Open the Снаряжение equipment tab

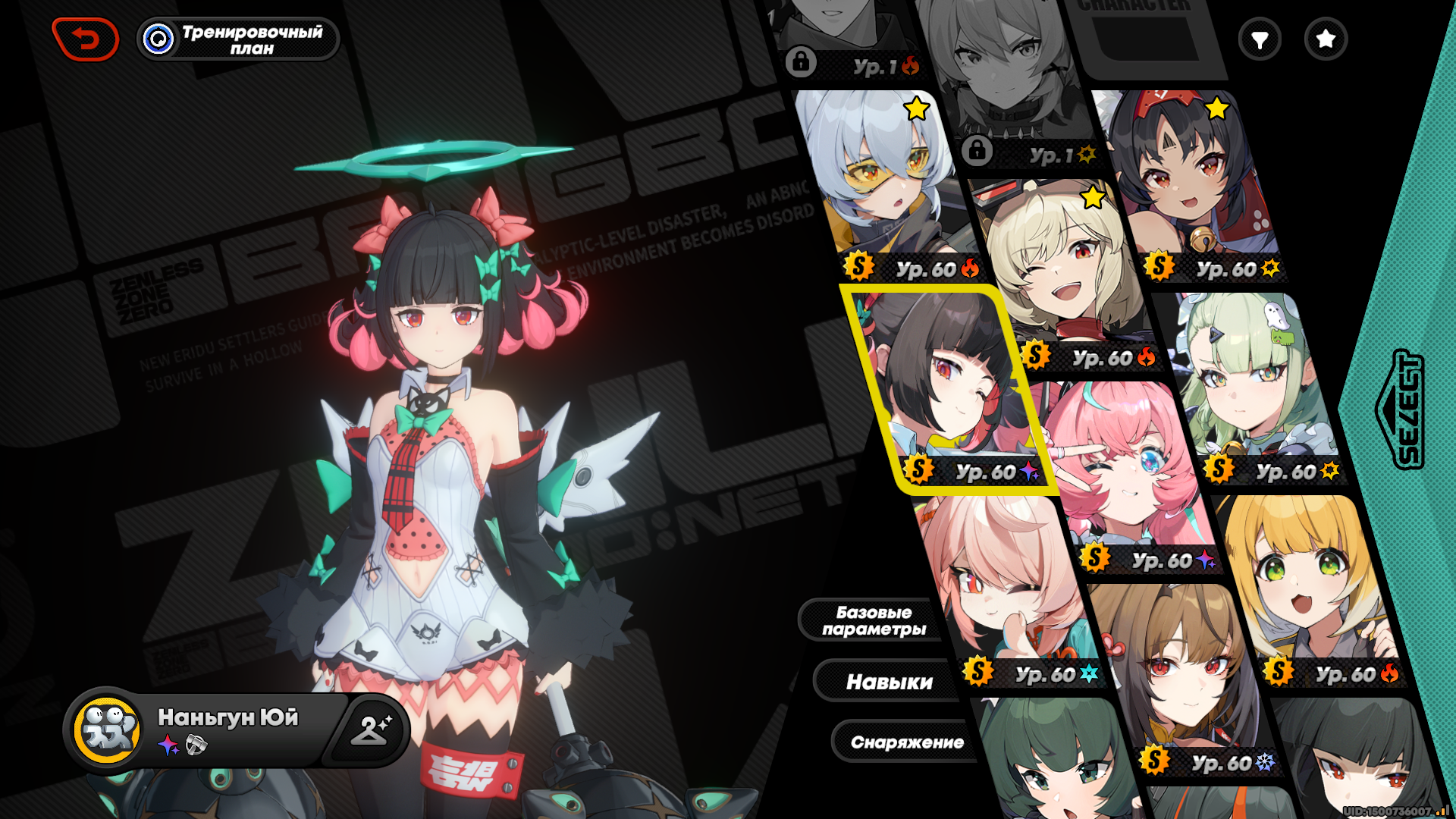tap(906, 742)
